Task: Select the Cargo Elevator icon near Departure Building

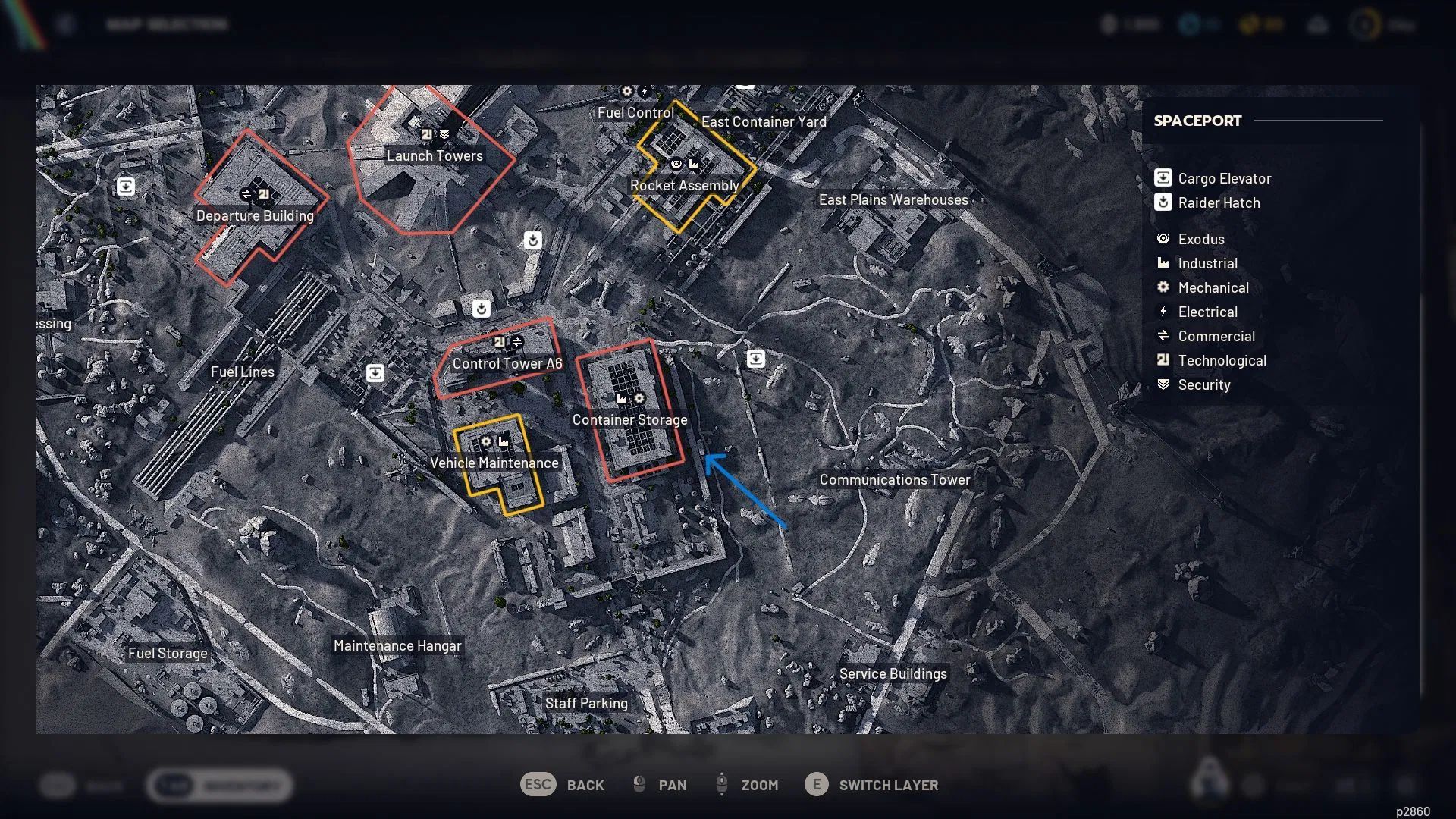Action: [125, 187]
